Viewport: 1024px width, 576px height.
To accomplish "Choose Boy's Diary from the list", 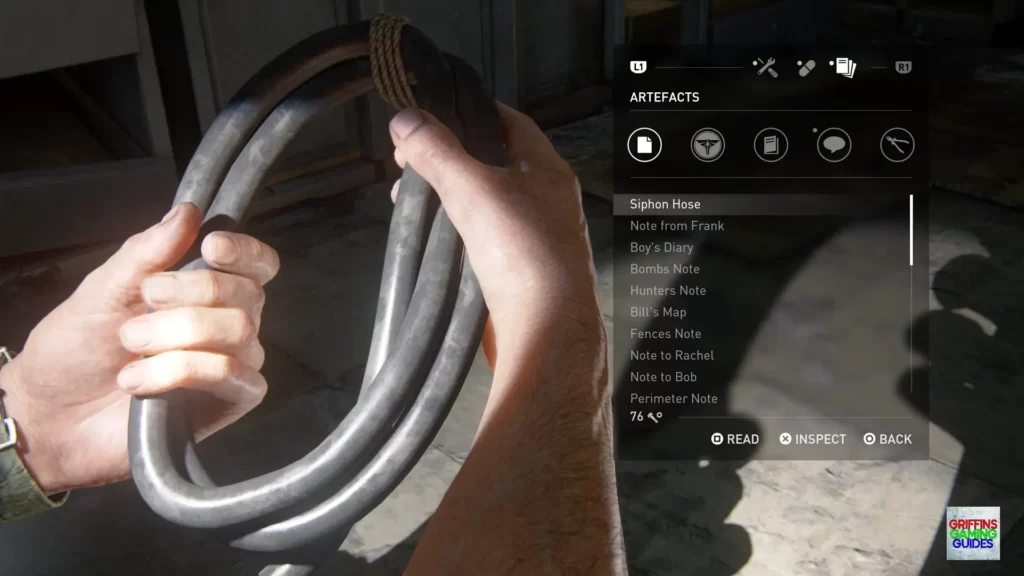I will (661, 248).
